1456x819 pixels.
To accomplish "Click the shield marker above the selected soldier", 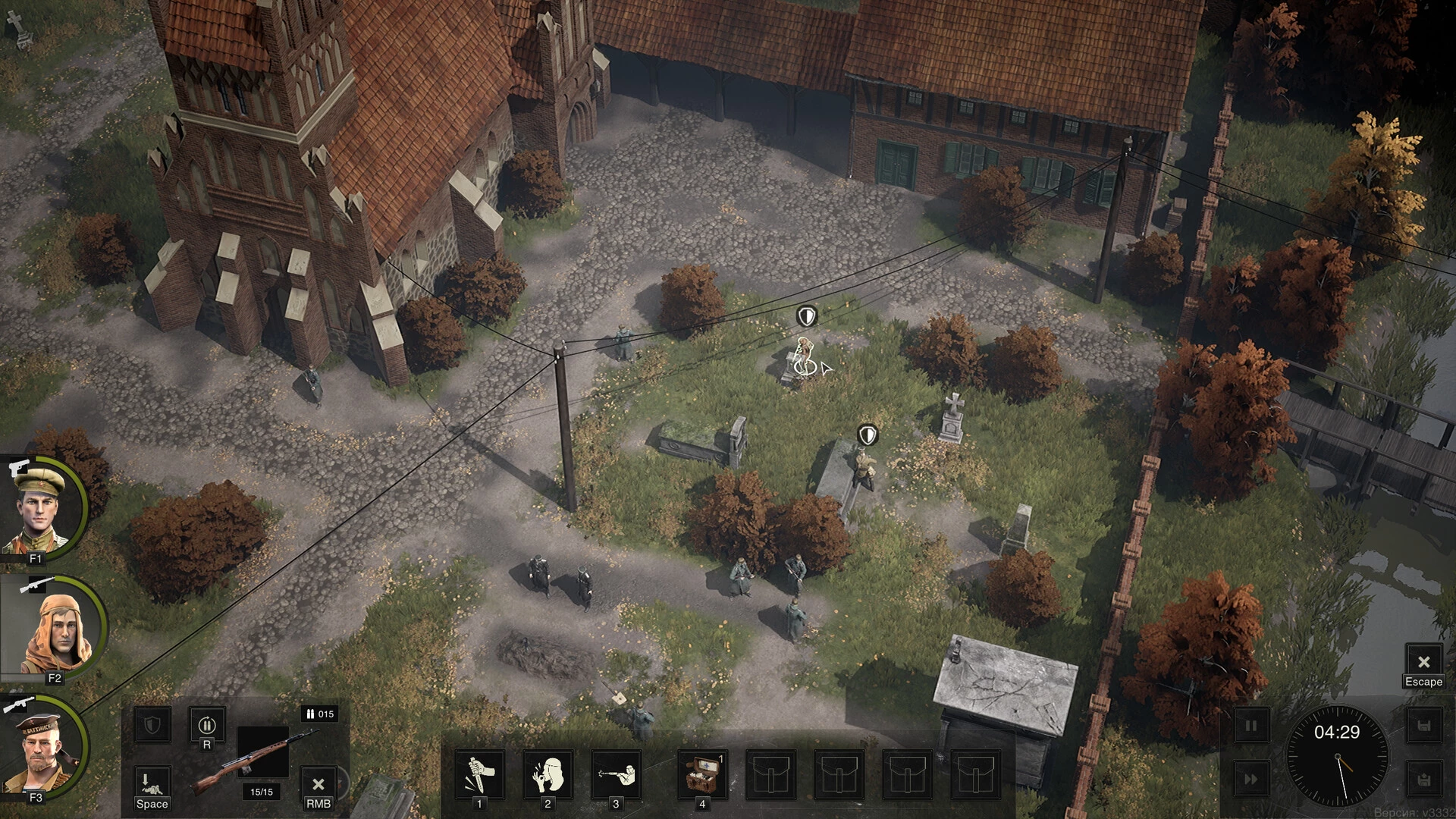I will [x=808, y=315].
